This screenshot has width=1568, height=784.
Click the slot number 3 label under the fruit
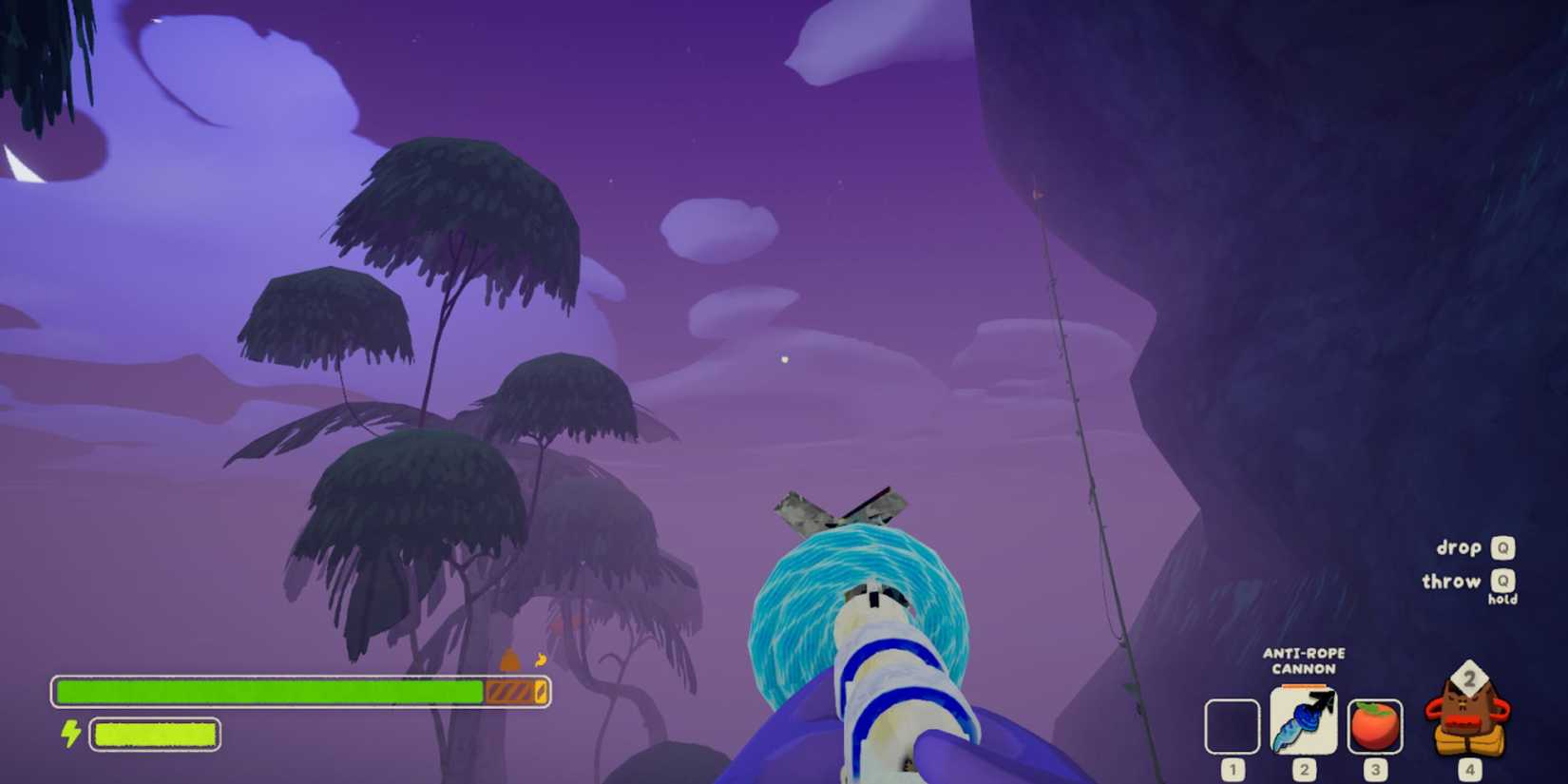[1374, 772]
